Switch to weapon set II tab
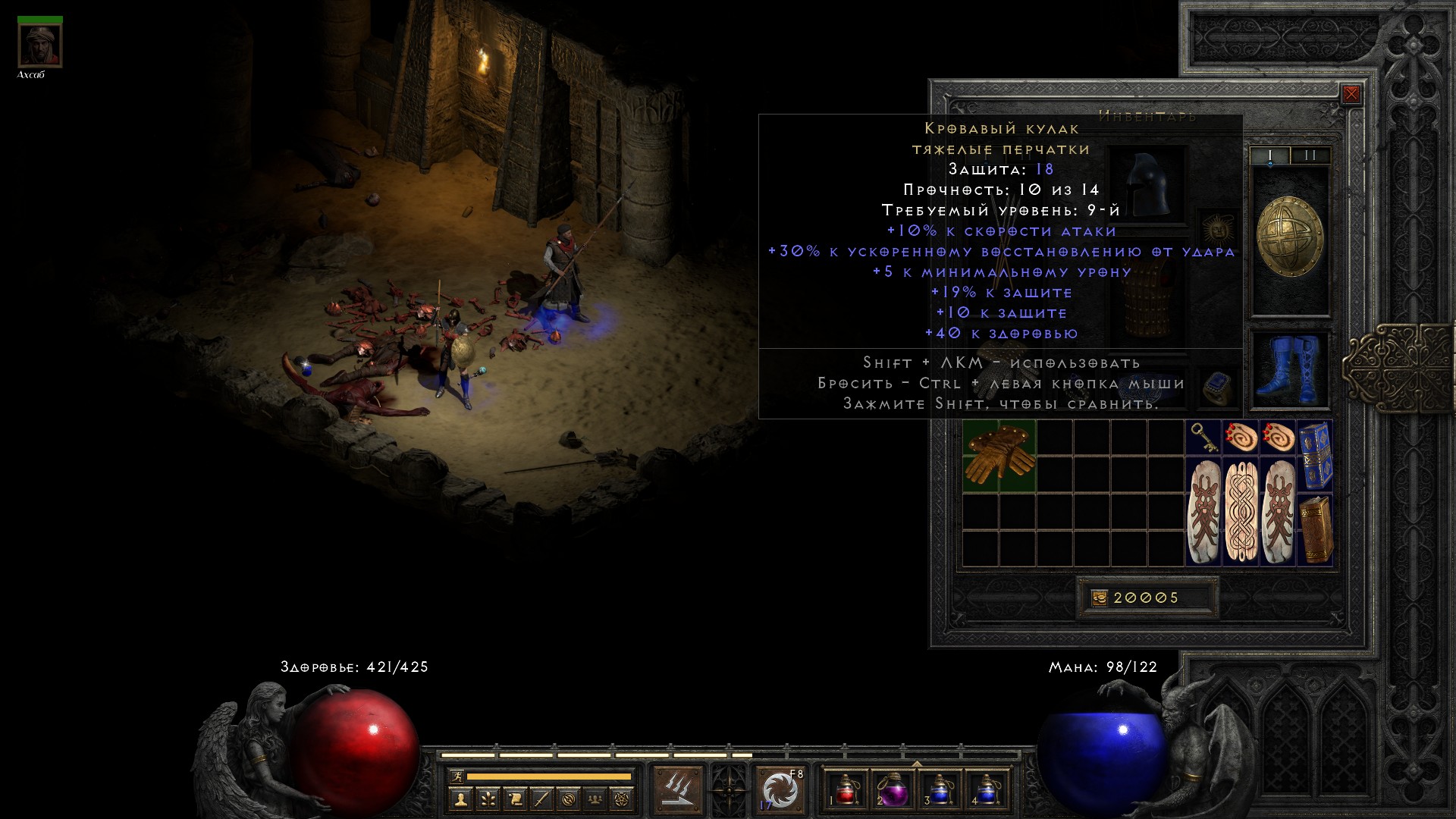1456x819 pixels. click(1310, 155)
